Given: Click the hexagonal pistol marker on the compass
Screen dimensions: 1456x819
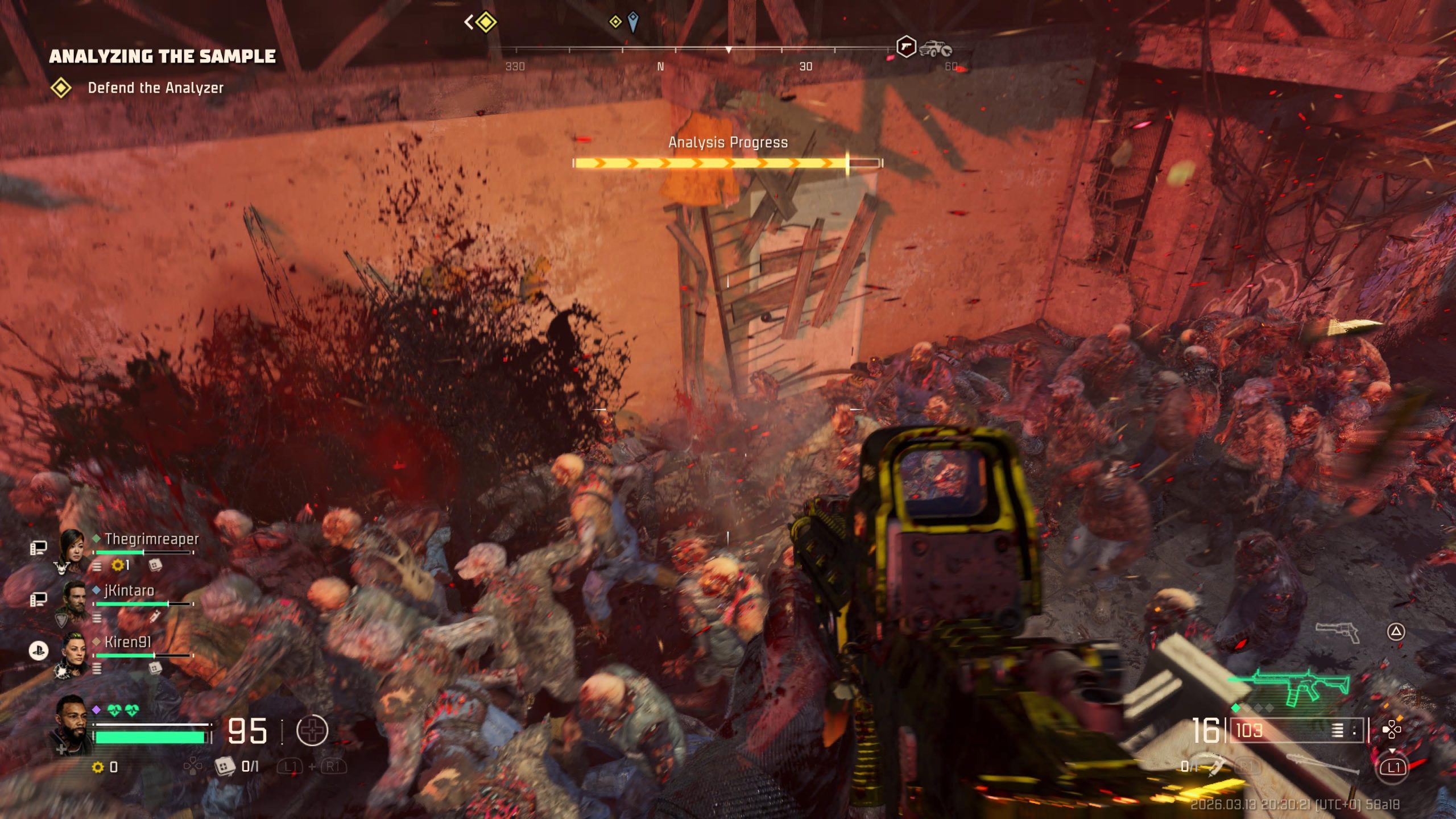Looking at the screenshot, I should (905, 47).
